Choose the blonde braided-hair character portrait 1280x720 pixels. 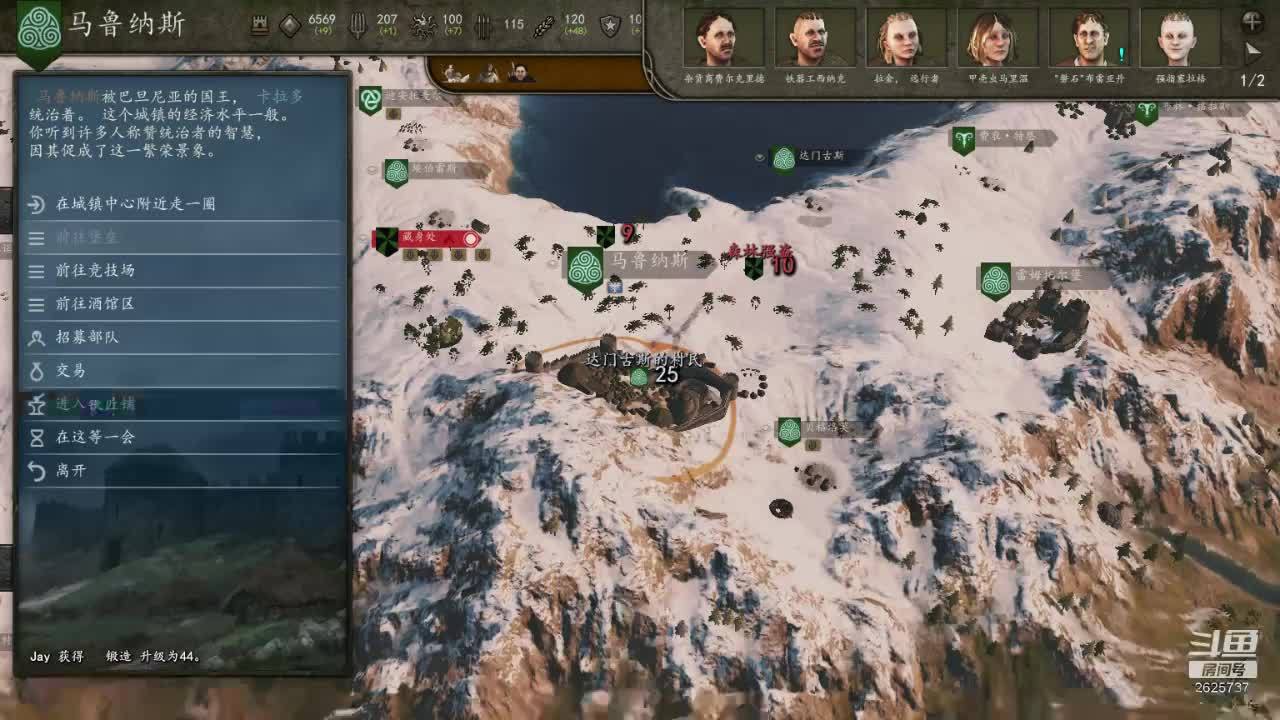[x=905, y=40]
